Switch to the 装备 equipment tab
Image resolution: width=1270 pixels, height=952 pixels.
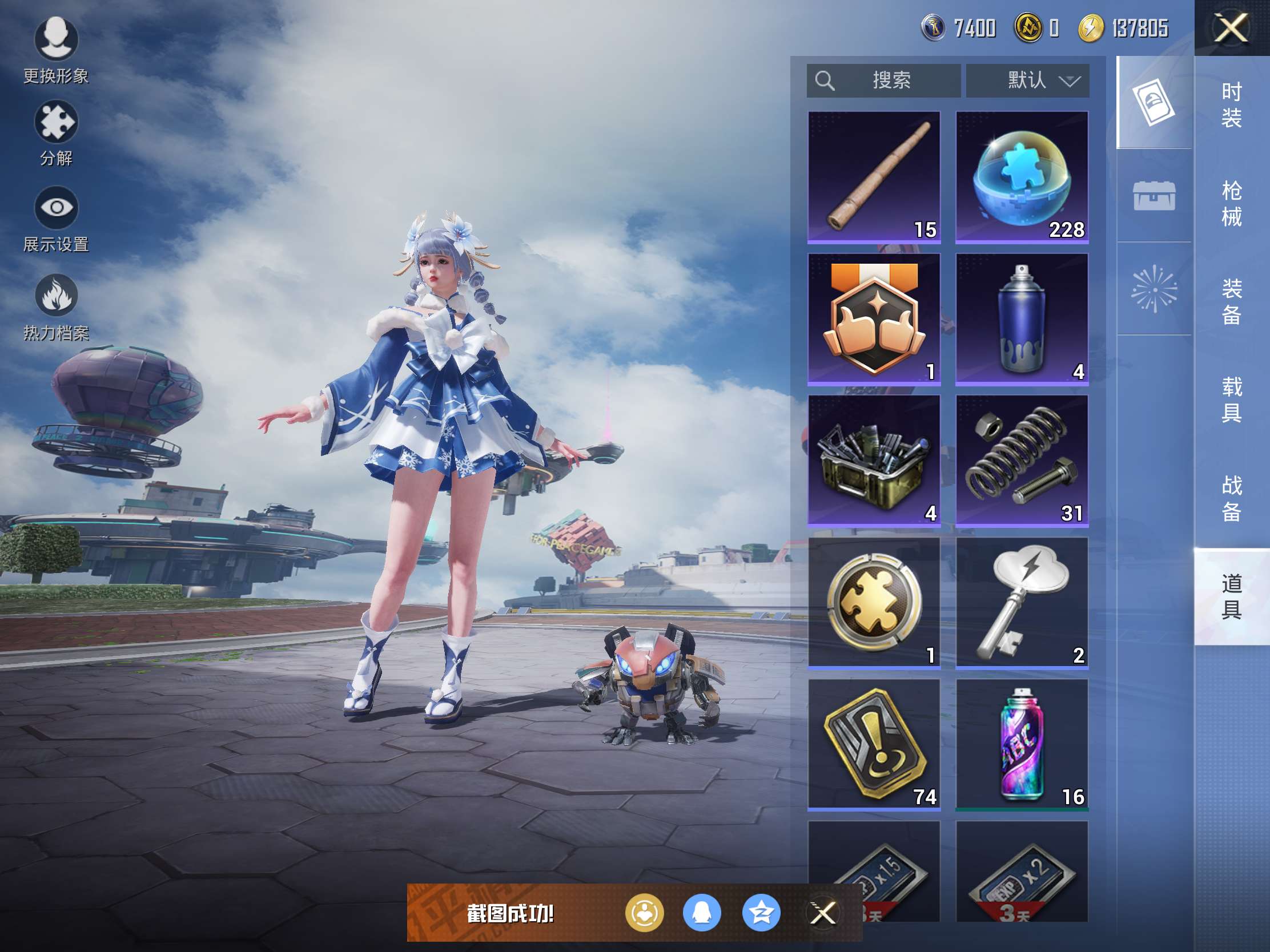click(1231, 302)
